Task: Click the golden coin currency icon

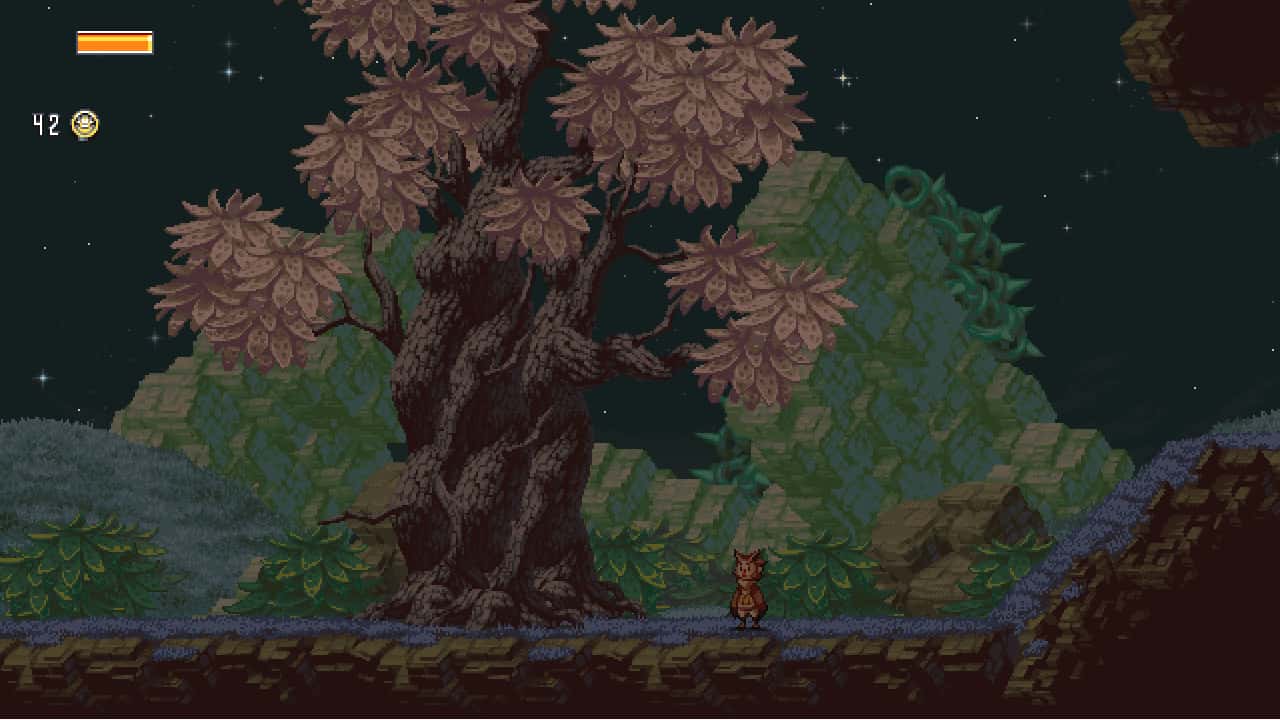Action: click(84, 124)
